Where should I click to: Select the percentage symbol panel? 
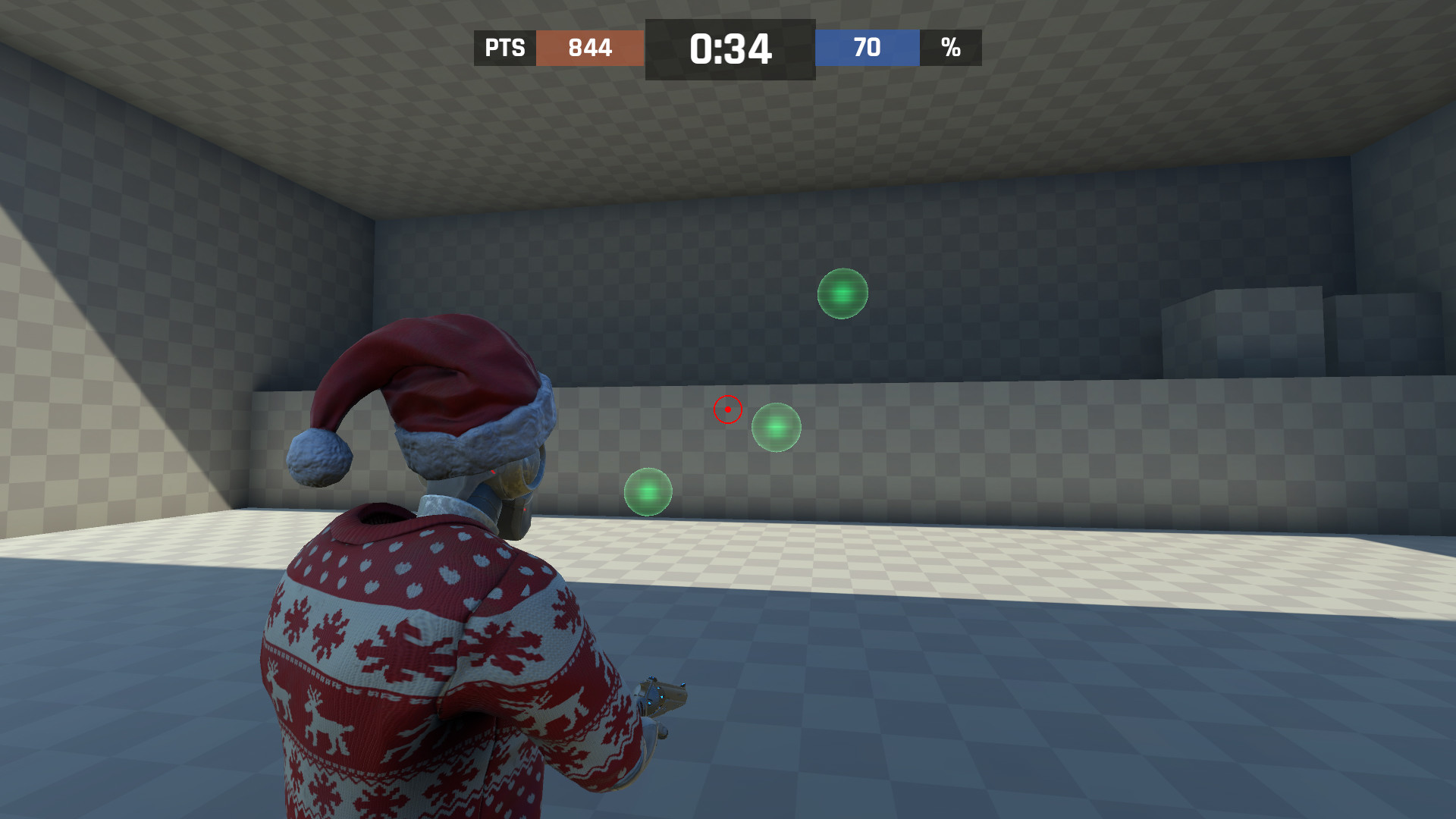952,48
